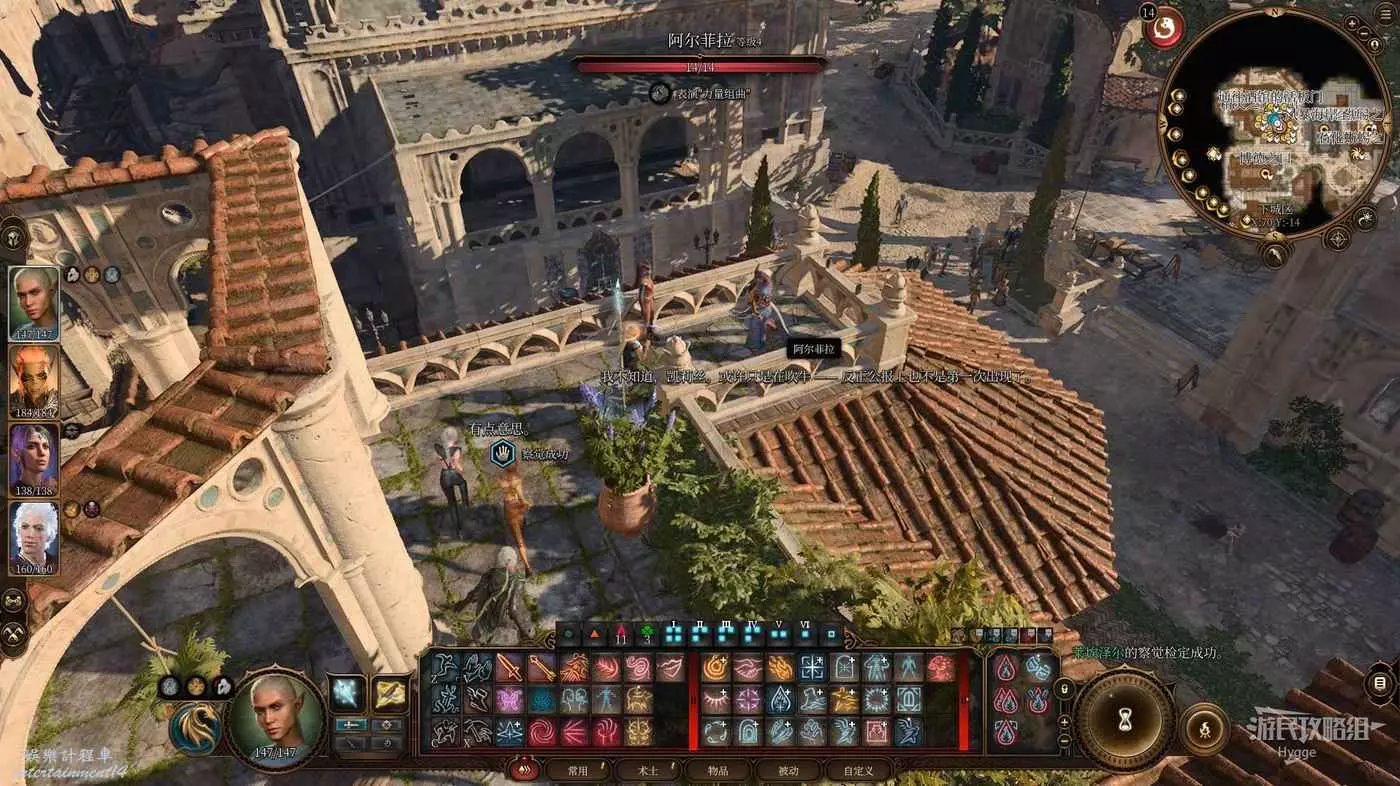The width and height of the screenshot is (1400, 786).
Task: Toggle the hotbar lock icon
Action: 1065,689
